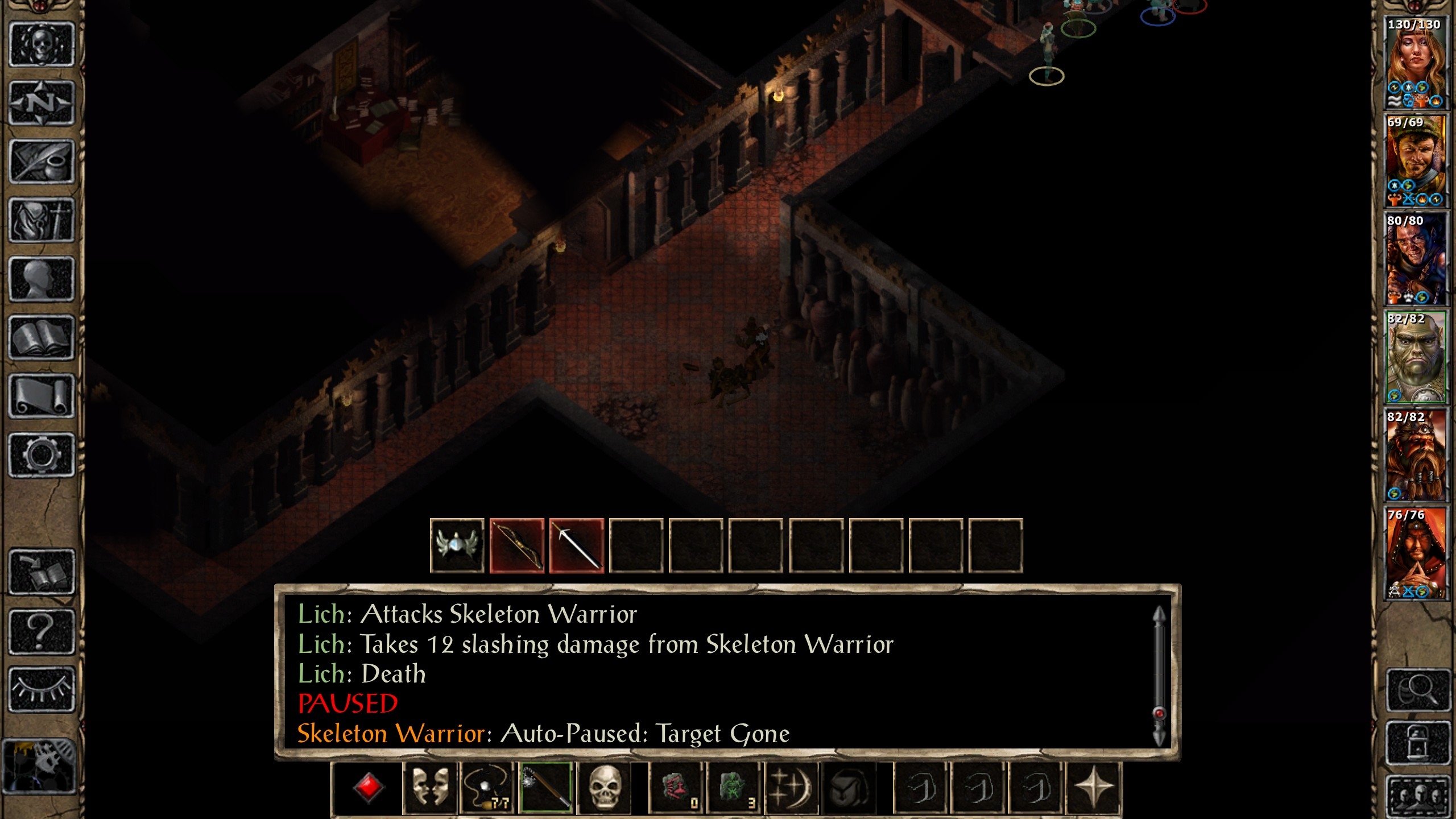Click the twin masks talk button
The width and height of the screenshot is (1456, 819).
click(430, 788)
